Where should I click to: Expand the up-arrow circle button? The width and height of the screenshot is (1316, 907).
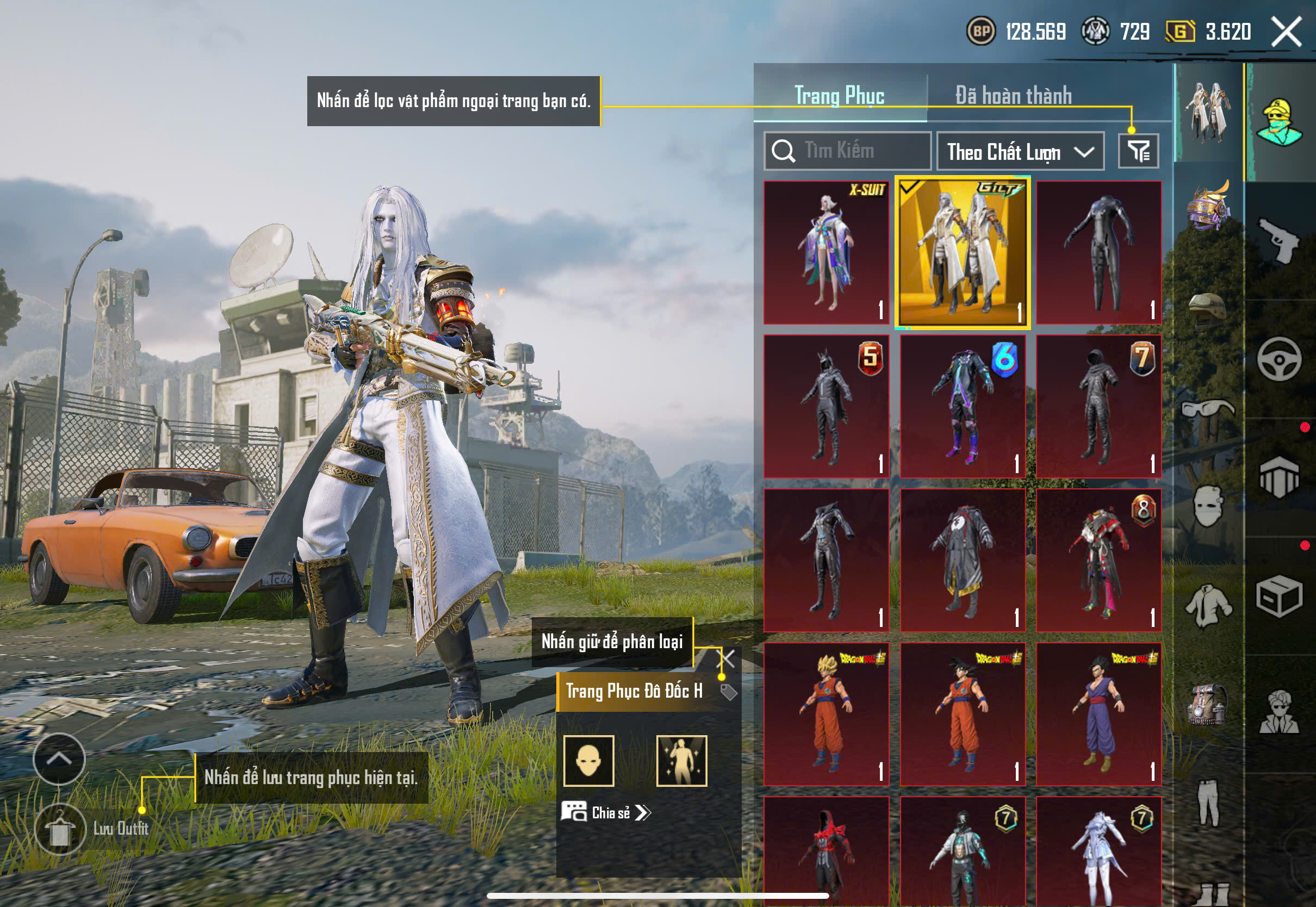pyautogui.click(x=59, y=759)
